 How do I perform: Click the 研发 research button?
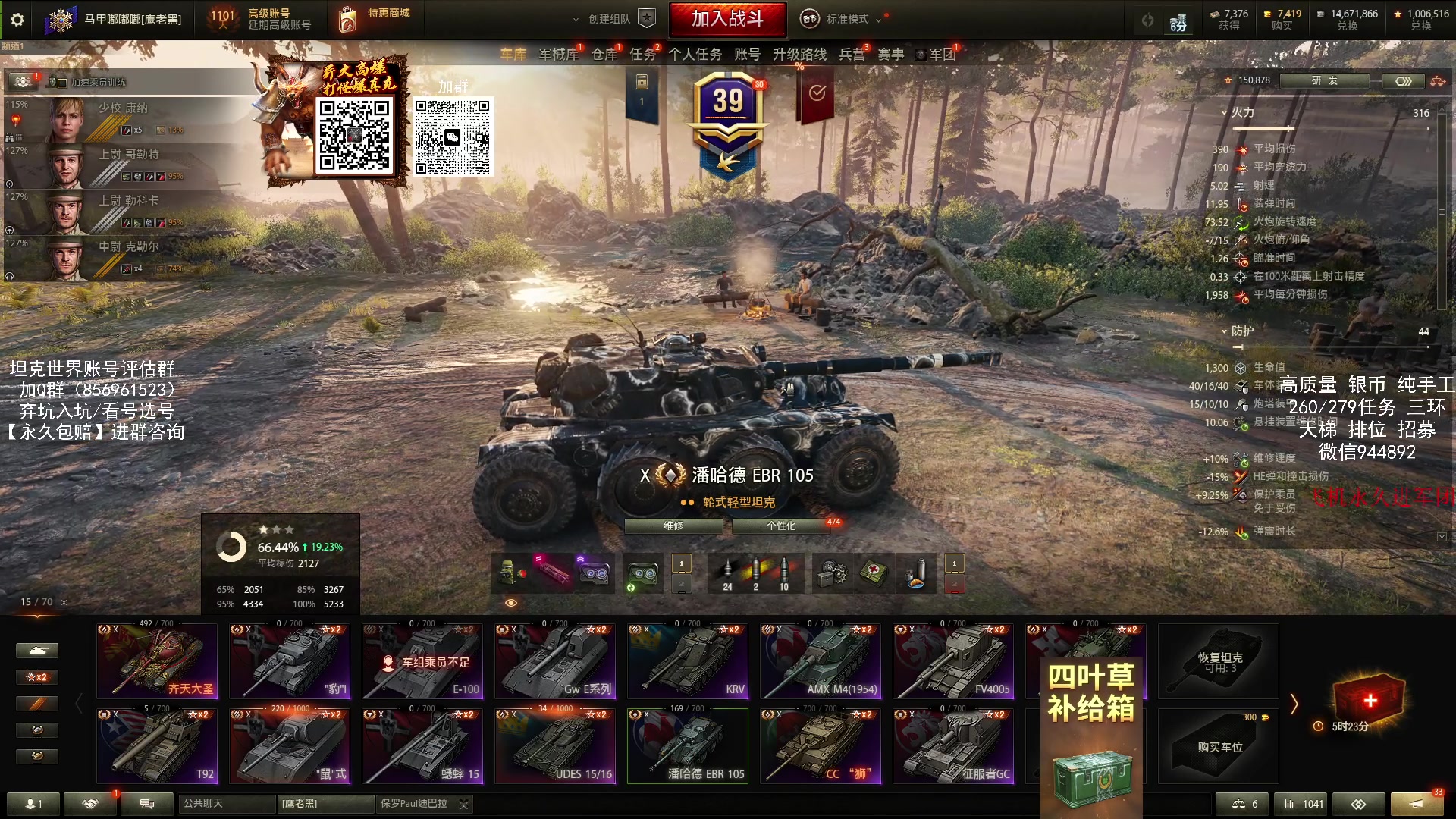tap(1324, 80)
